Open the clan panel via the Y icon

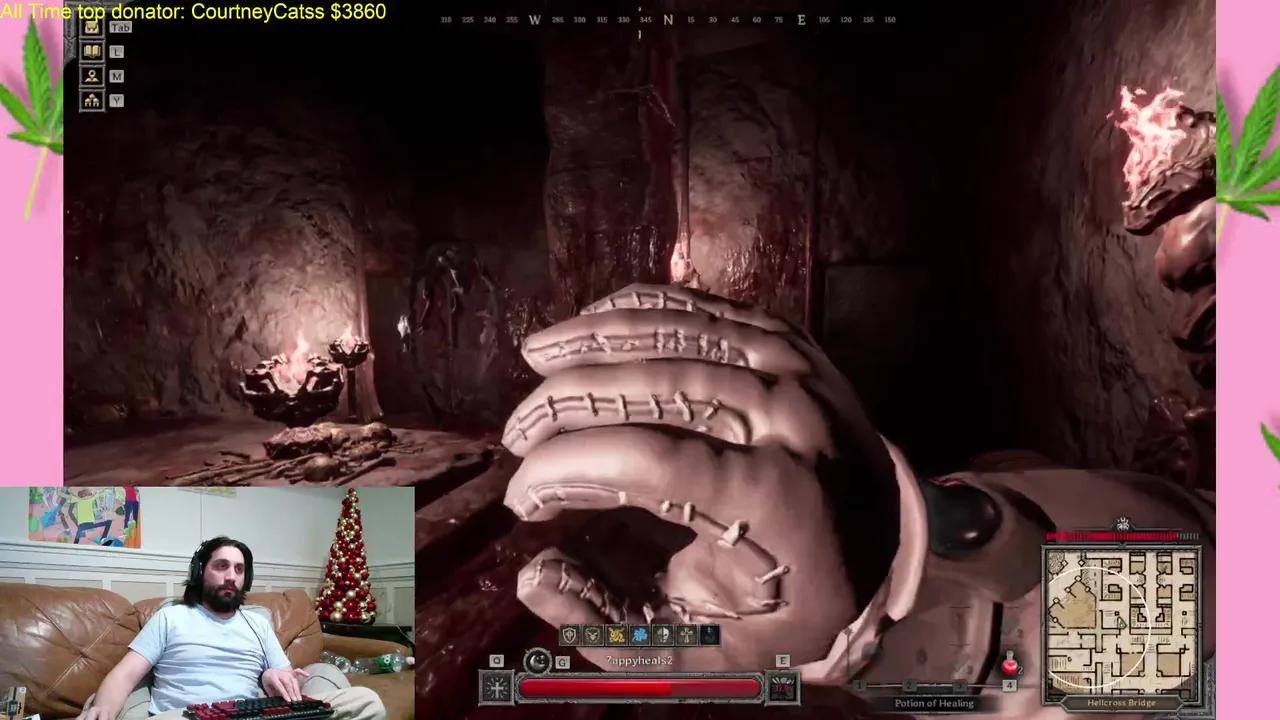click(92, 101)
